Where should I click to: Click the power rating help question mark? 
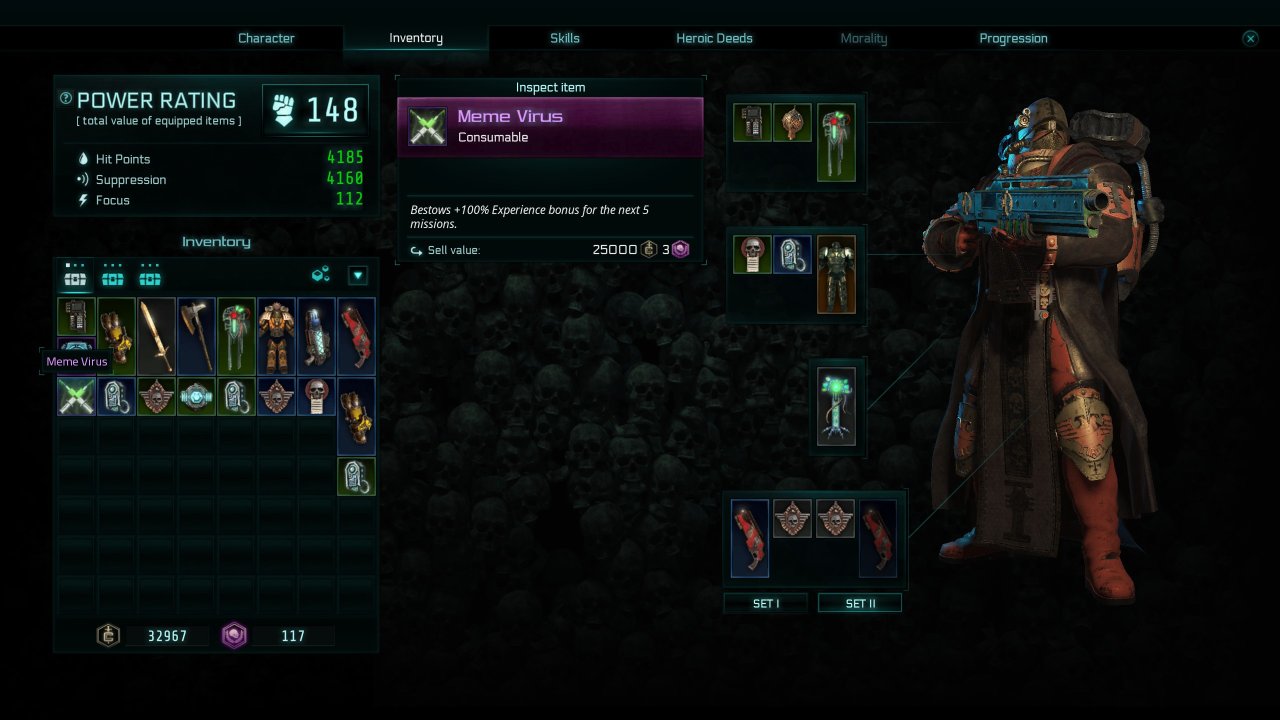coord(66,98)
